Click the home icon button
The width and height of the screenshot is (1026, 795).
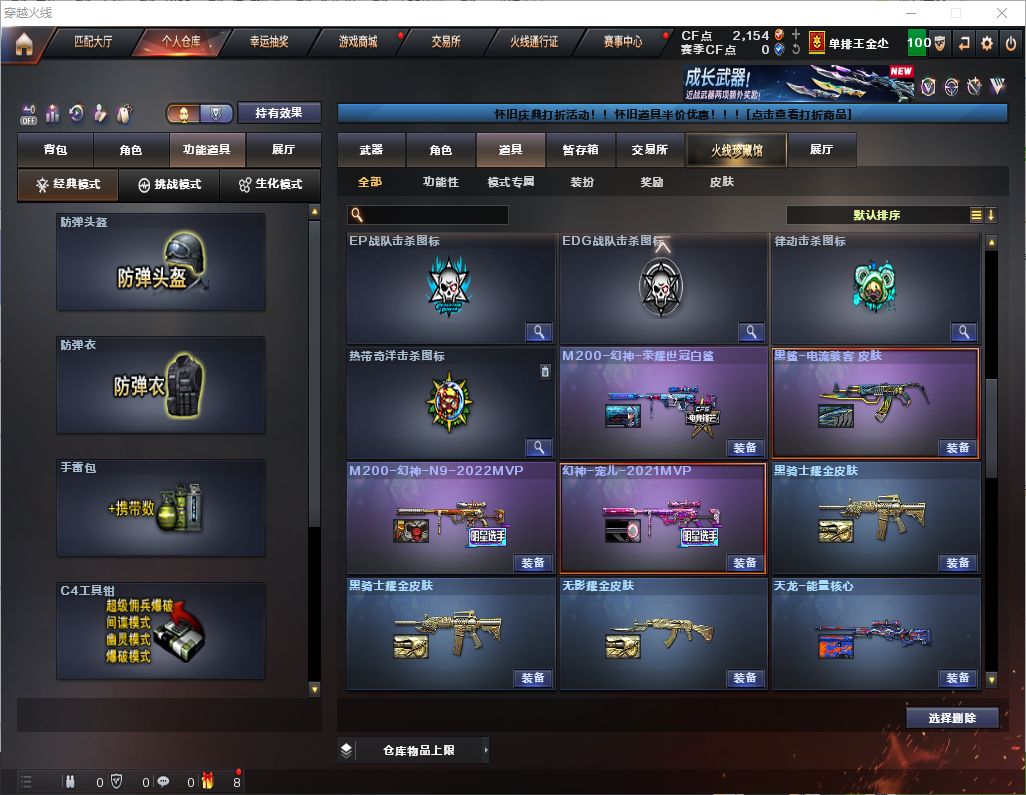[23, 43]
